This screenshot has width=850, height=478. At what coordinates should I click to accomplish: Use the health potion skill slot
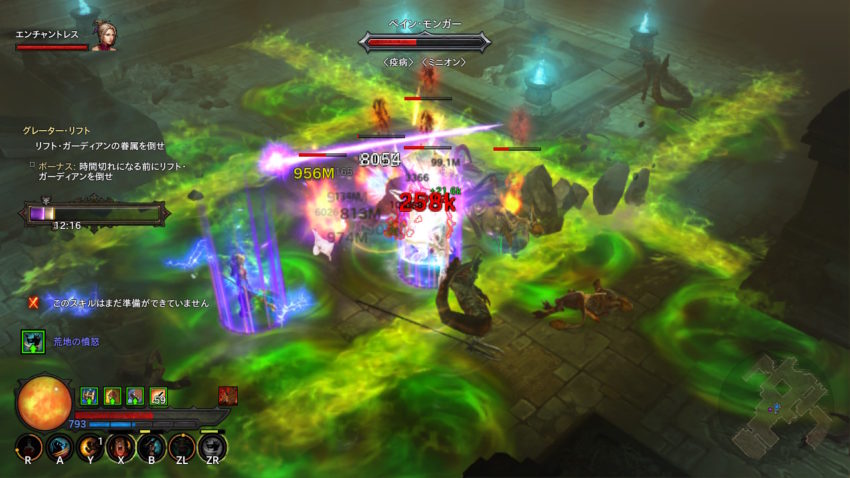28,447
